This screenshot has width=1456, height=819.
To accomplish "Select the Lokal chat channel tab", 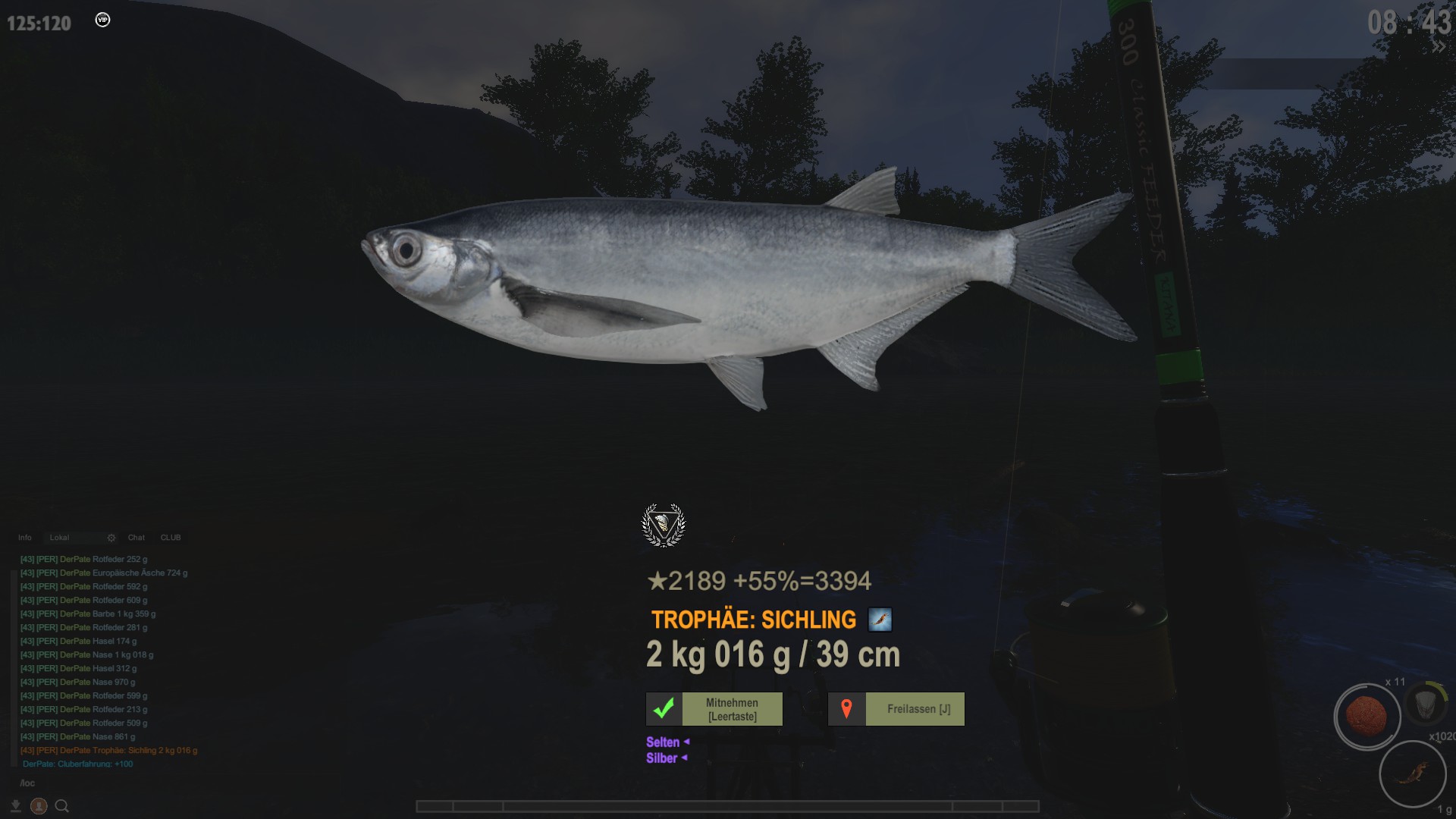I will (x=60, y=538).
